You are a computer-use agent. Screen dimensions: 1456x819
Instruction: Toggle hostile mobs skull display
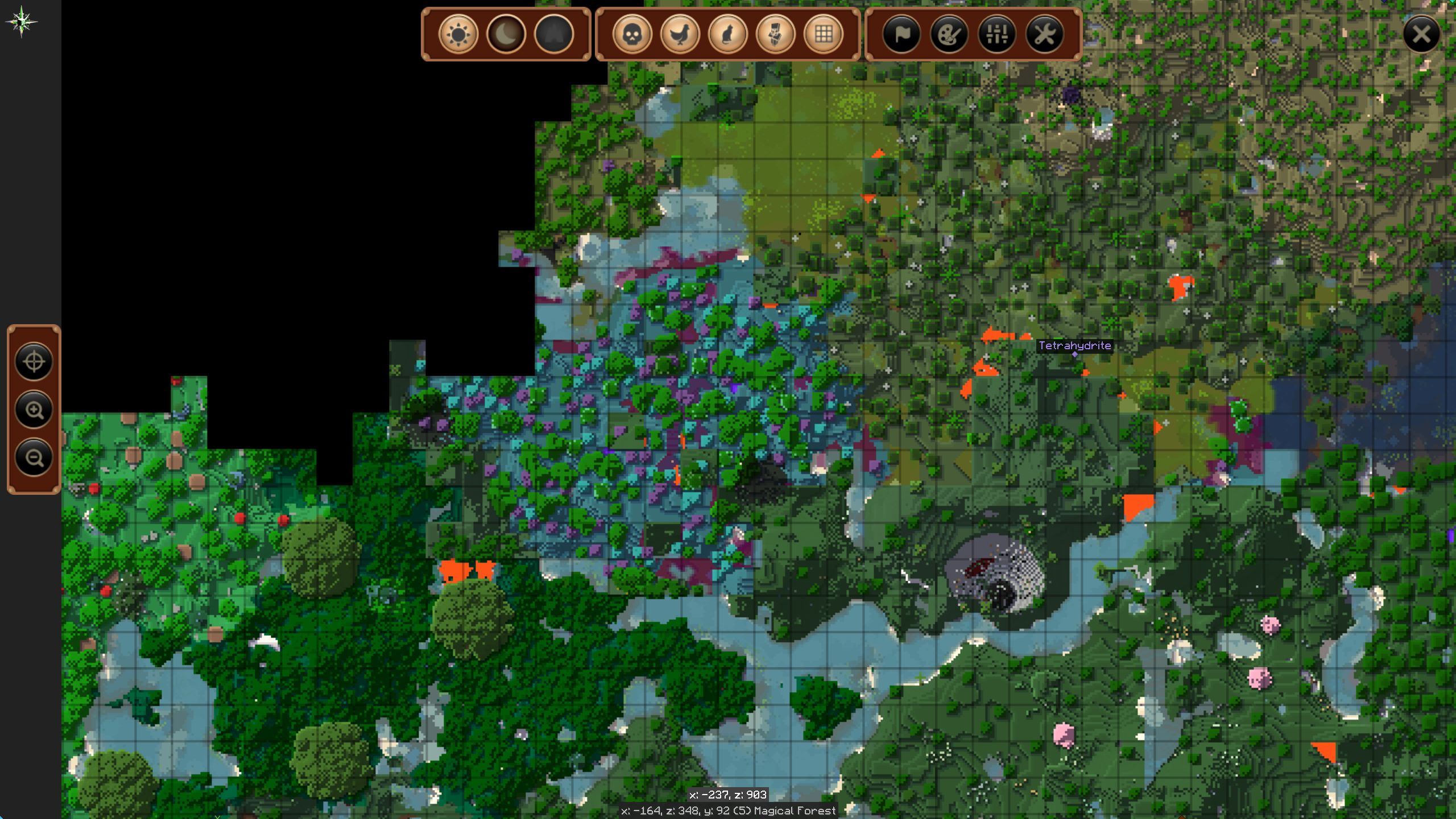tap(632, 34)
